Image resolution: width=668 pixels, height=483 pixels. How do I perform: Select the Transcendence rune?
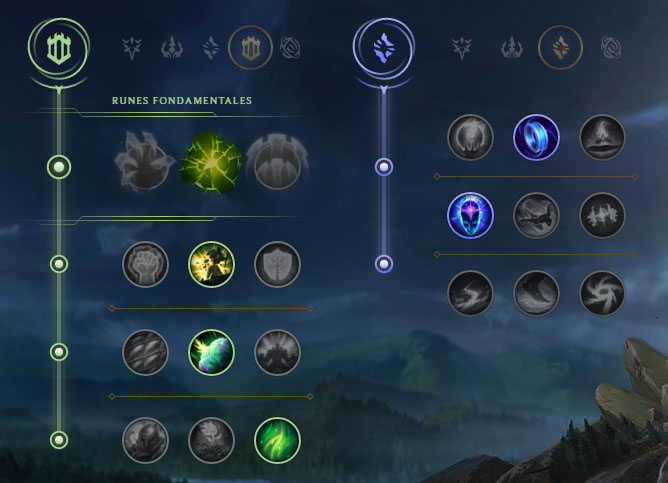click(470, 214)
